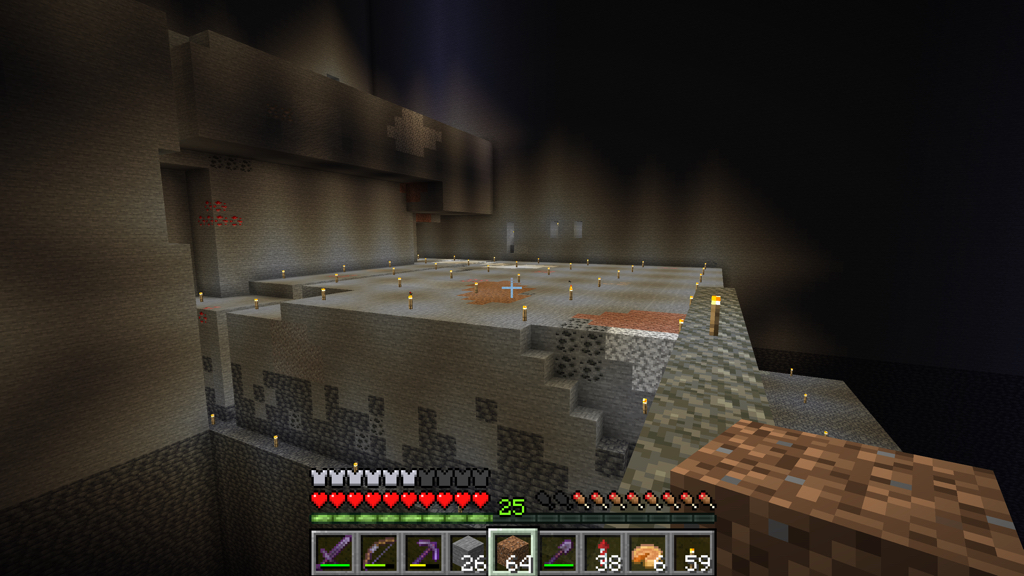1024x576 pixels.
Task: Choose the enchanted pickaxe slot
Action: pyautogui.click(x=422, y=552)
